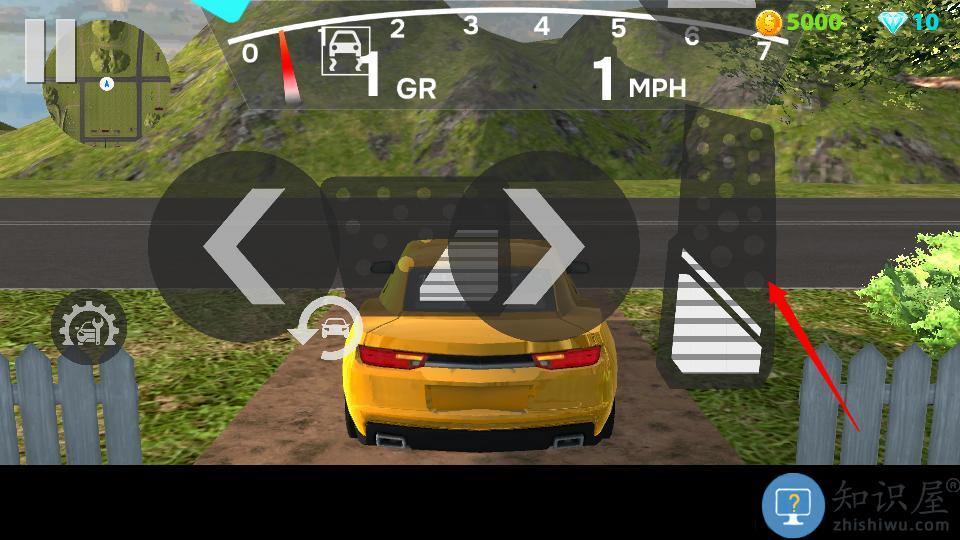
Task: Tap the circular minimap
Action: click(109, 82)
